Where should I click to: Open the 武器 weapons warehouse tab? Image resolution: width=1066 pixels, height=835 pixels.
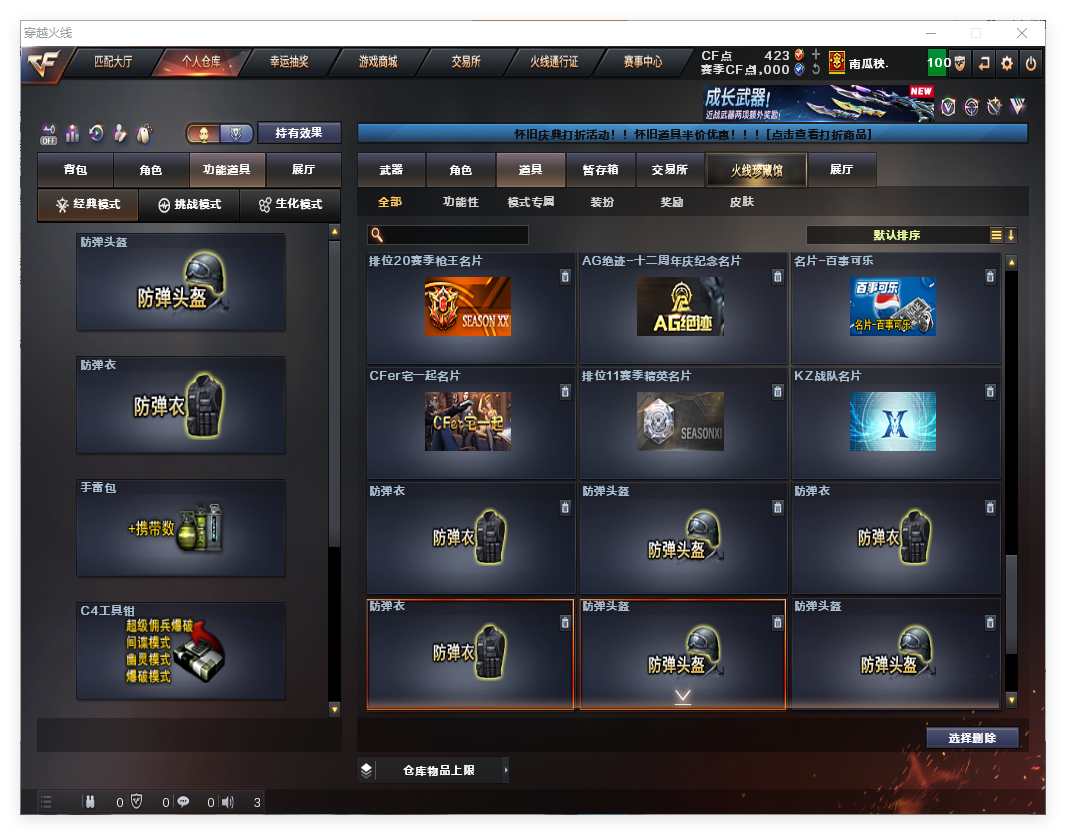[x=391, y=170]
